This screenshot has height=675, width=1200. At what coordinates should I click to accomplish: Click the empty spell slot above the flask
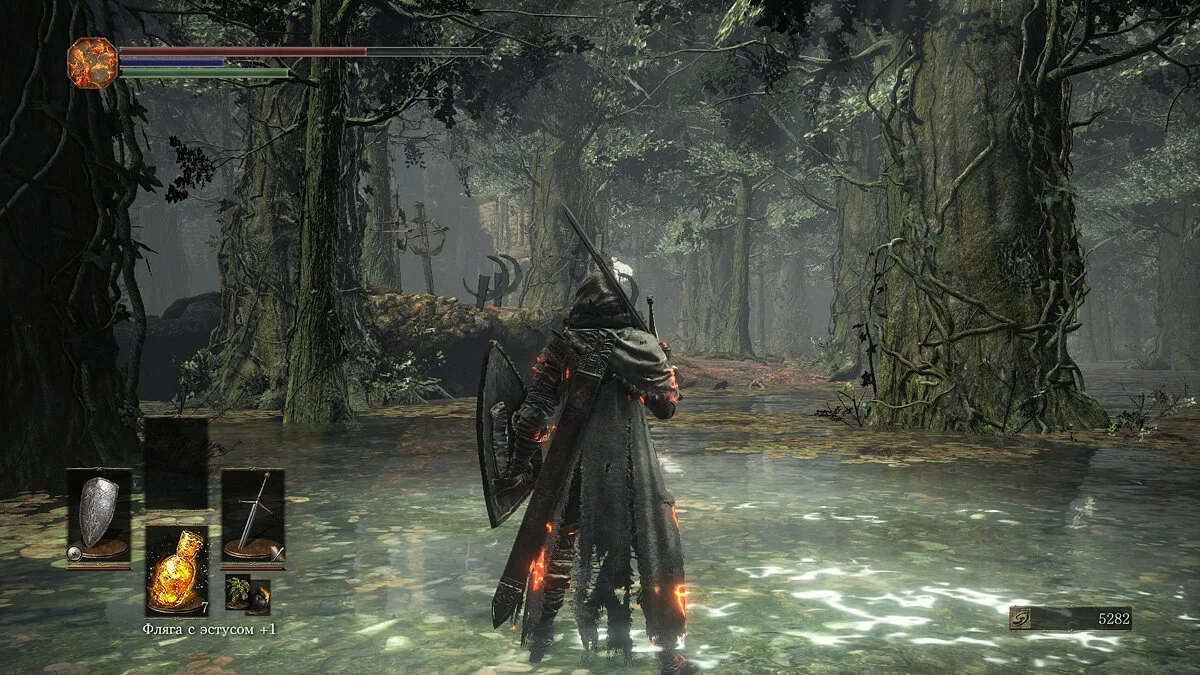pyautogui.click(x=176, y=463)
